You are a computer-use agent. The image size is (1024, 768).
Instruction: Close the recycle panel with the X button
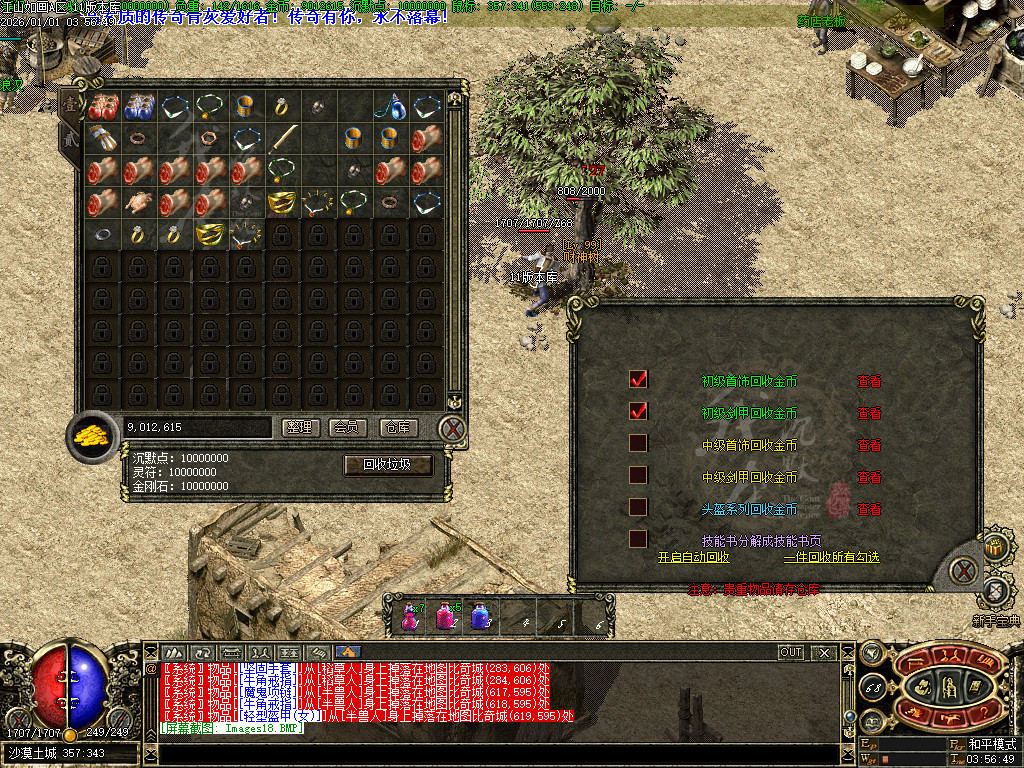click(962, 571)
